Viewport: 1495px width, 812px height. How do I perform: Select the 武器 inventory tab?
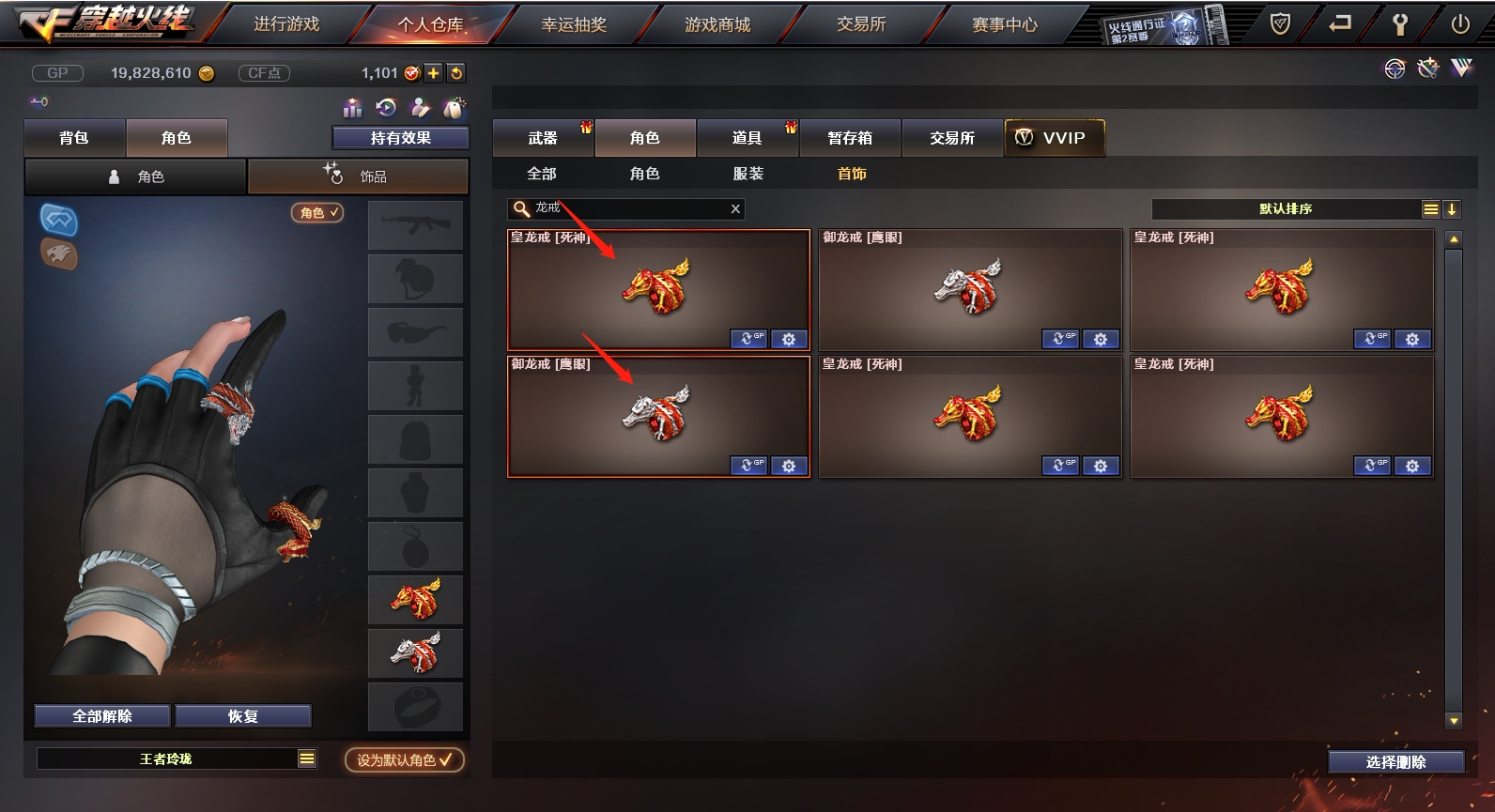click(543, 138)
